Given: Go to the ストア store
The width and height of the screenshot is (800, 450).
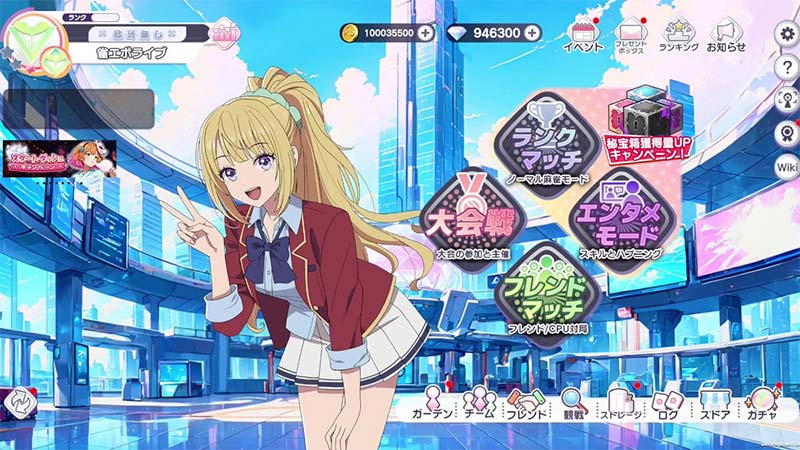Looking at the screenshot, I should point(714,404).
